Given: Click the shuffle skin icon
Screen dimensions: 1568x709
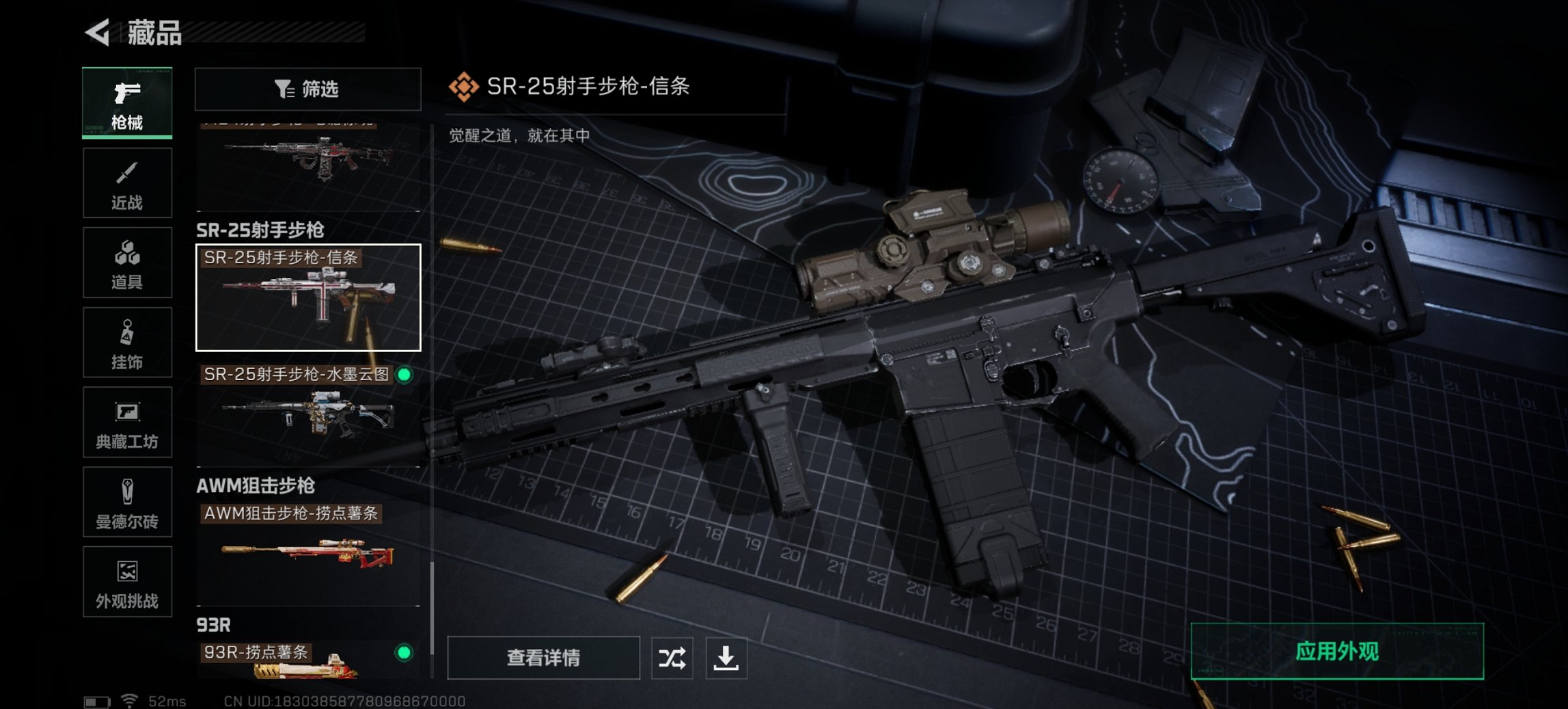Looking at the screenshot, I should tap(673, 658).
